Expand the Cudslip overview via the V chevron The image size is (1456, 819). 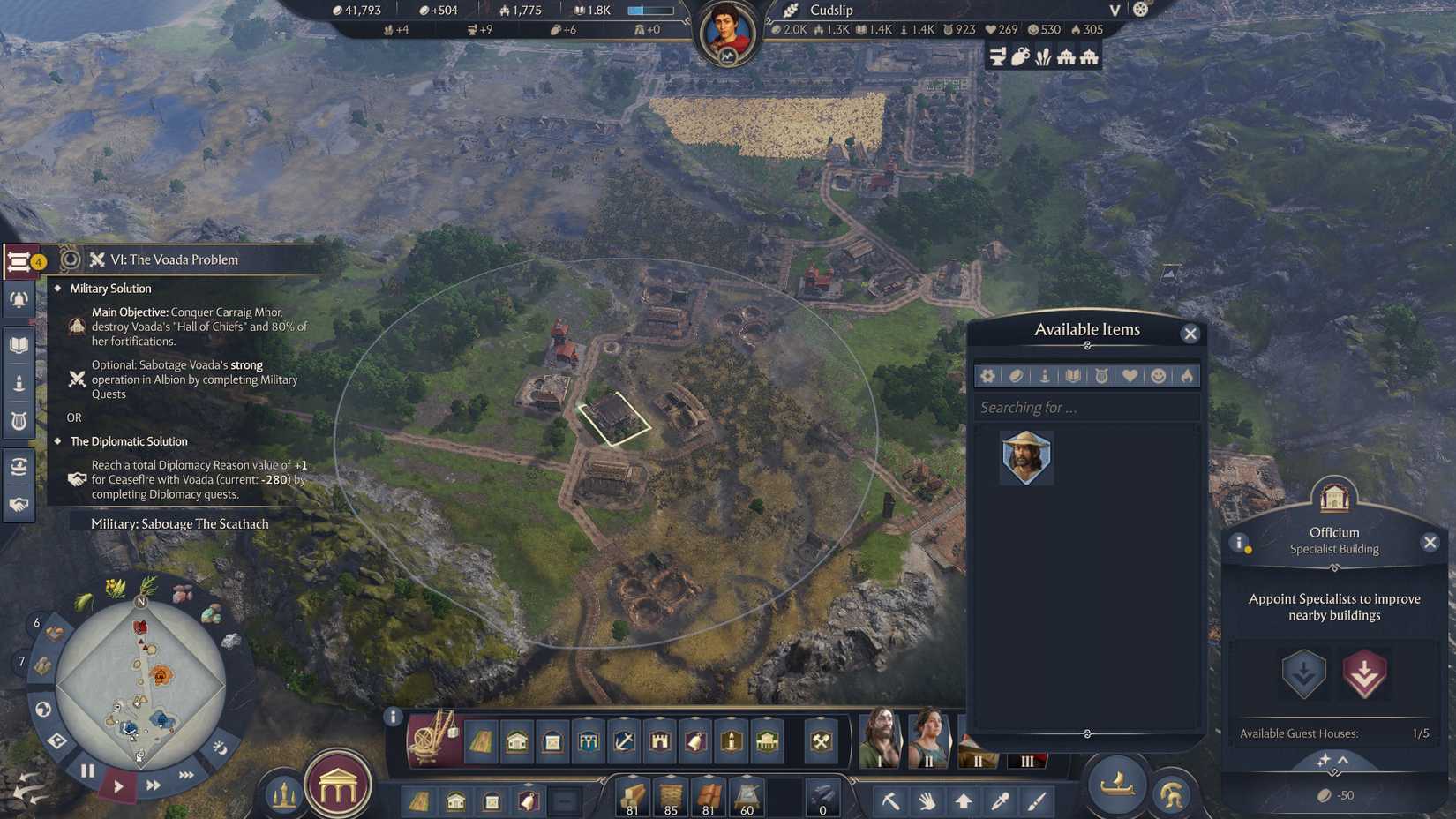point(1114,11)
